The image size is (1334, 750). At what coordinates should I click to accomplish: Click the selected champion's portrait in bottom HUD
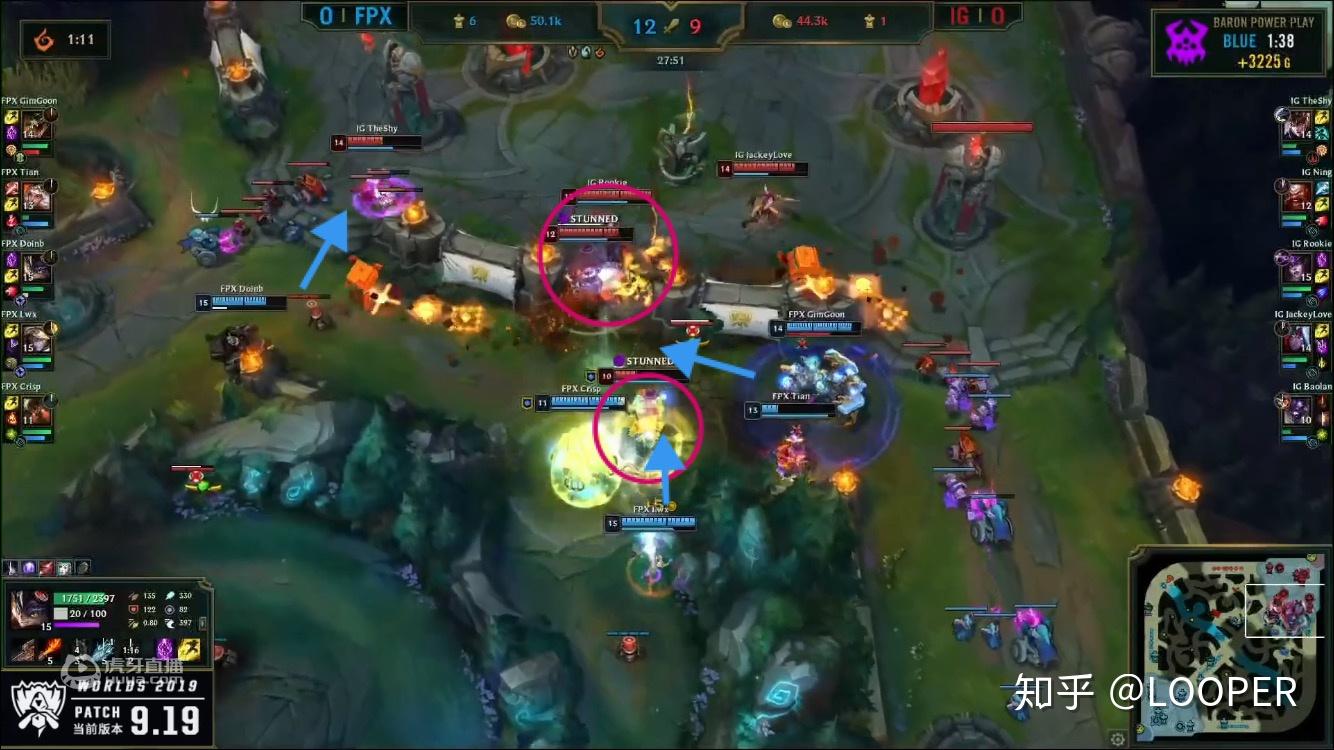(x=30, y=610)
